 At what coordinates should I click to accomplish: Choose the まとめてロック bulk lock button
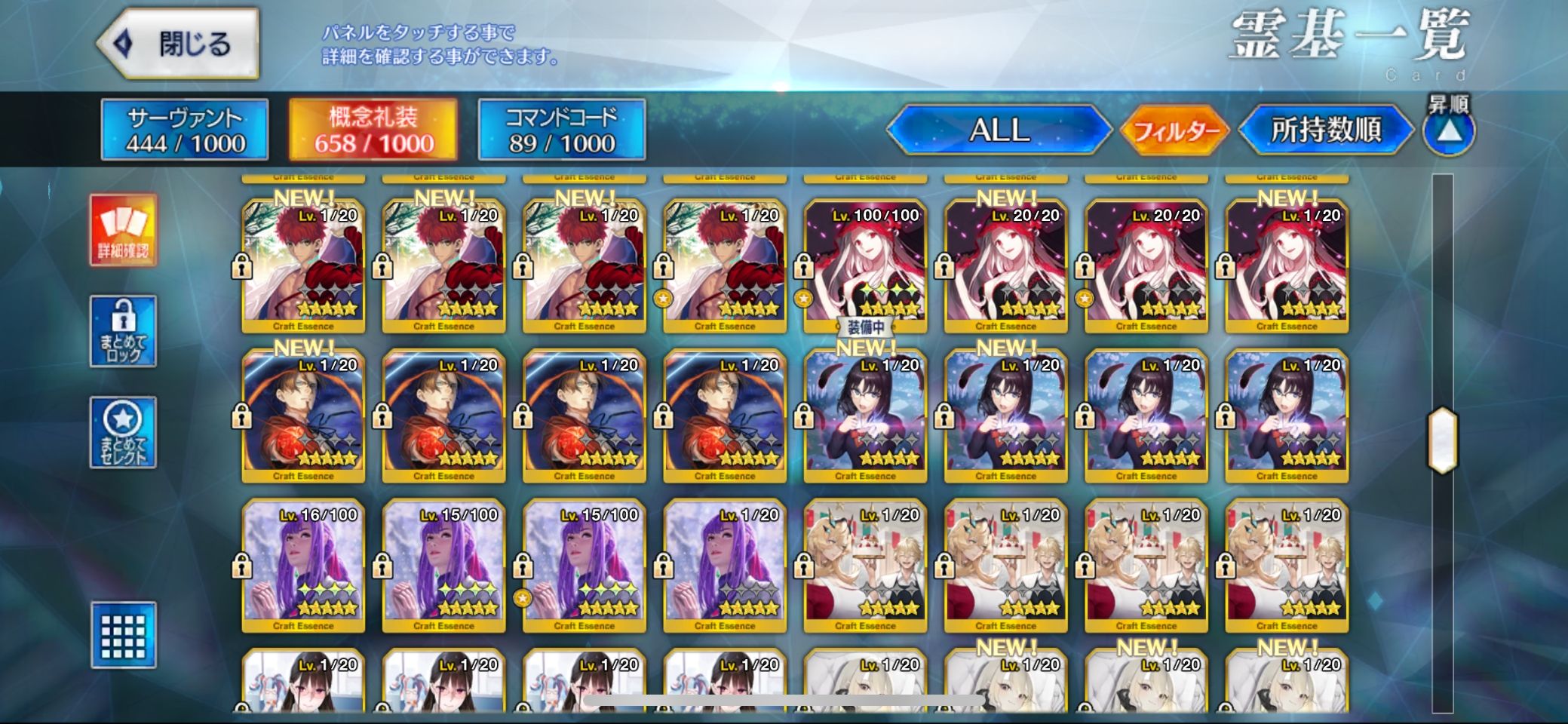[123, 331]
